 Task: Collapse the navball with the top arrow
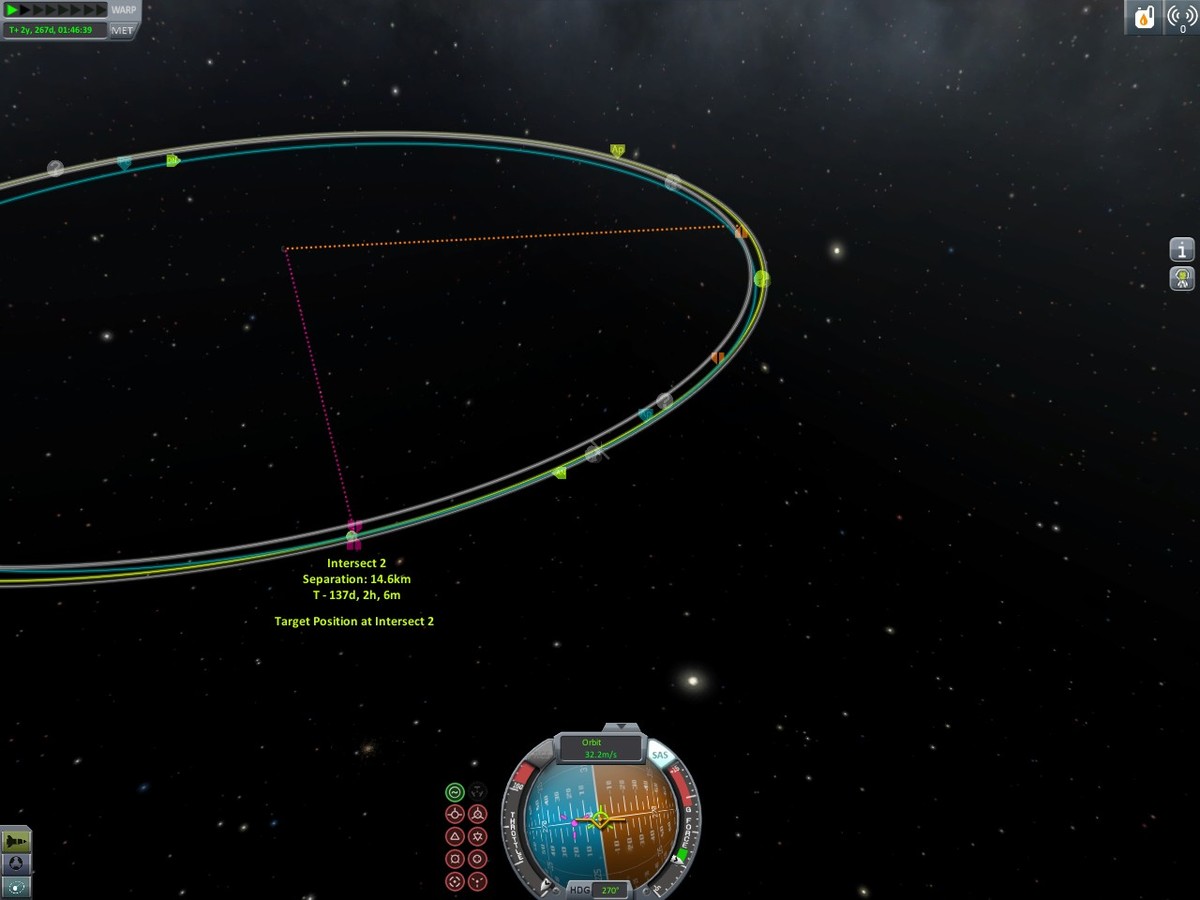point(622,727)
